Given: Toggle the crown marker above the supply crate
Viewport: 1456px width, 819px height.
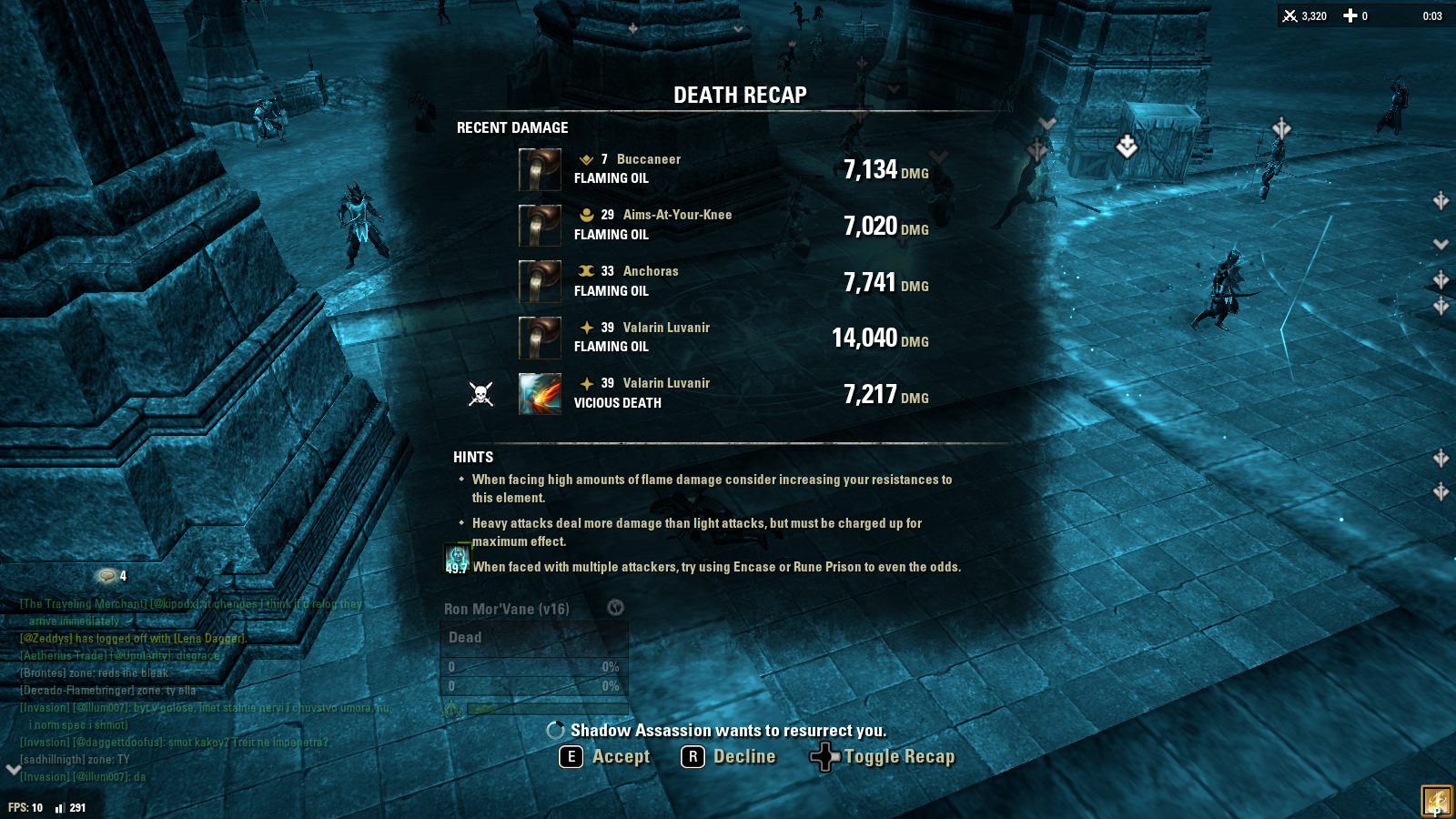Looking at the screenshot, I should [1127, 145].
